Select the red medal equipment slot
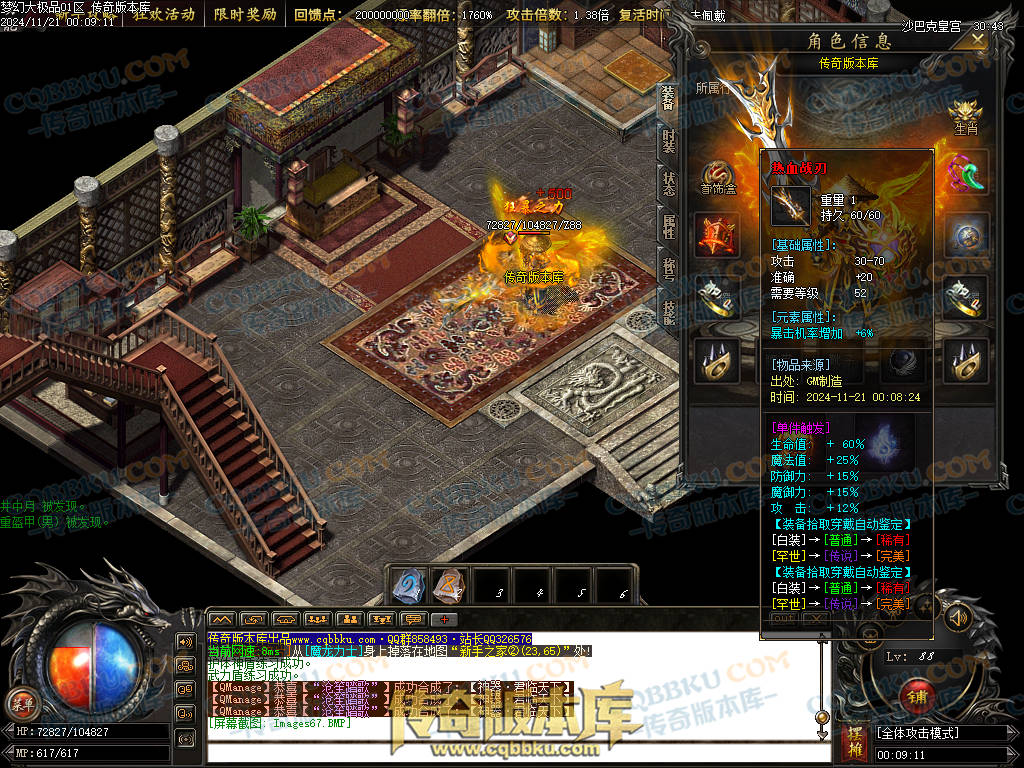Screen dimensions: 1024x768 coord(717,236)
